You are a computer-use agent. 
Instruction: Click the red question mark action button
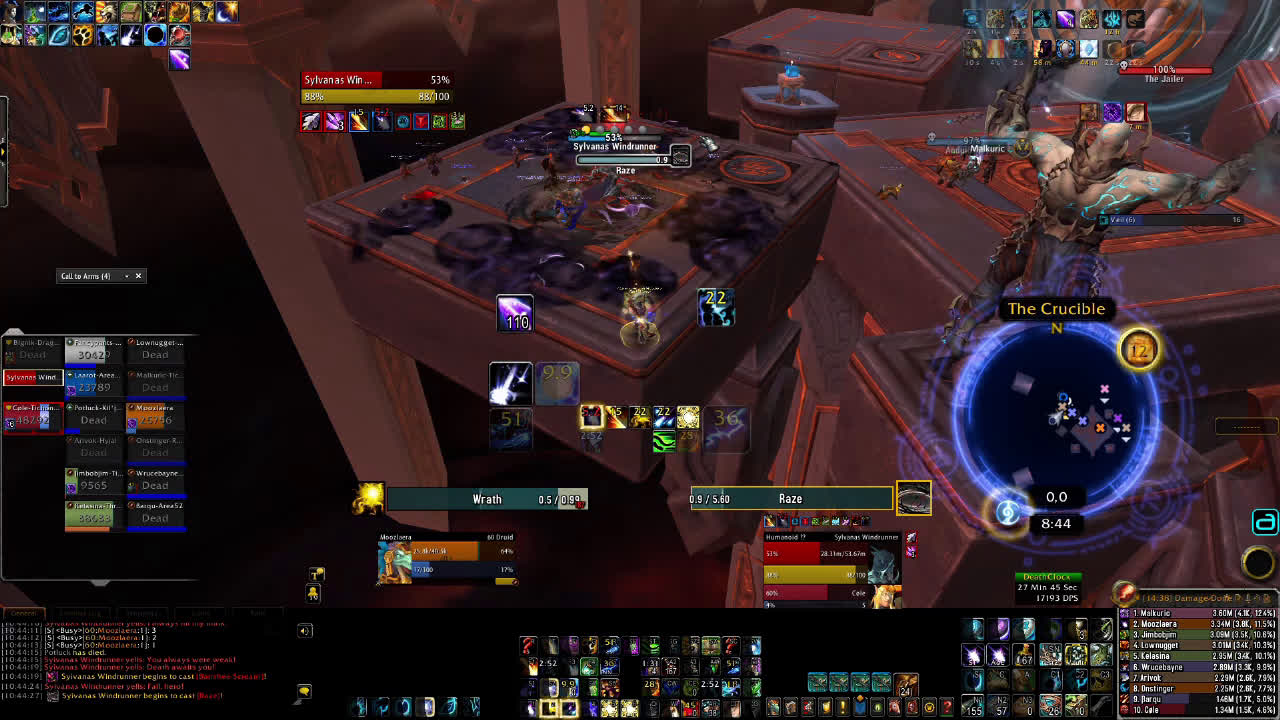point(529,645)
